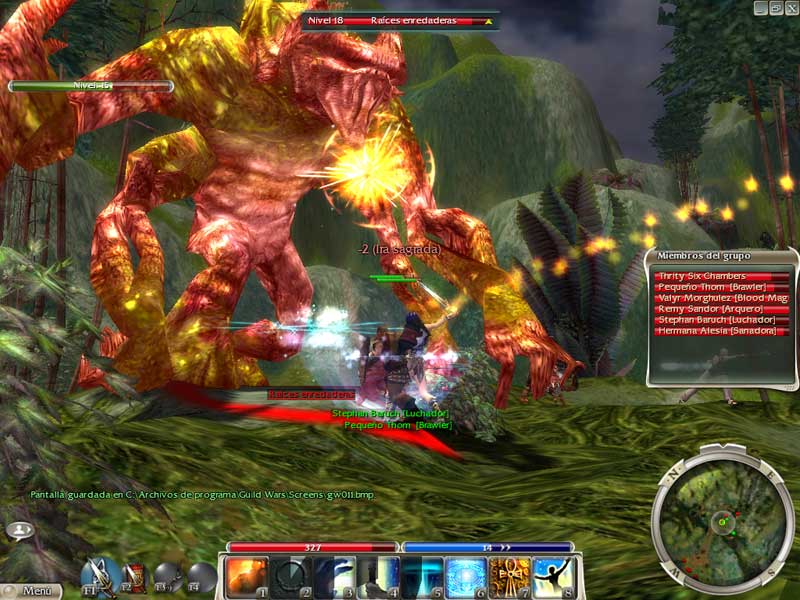Close the game window
This screenshot has height=600, width=800.
[x=791, y=7]
